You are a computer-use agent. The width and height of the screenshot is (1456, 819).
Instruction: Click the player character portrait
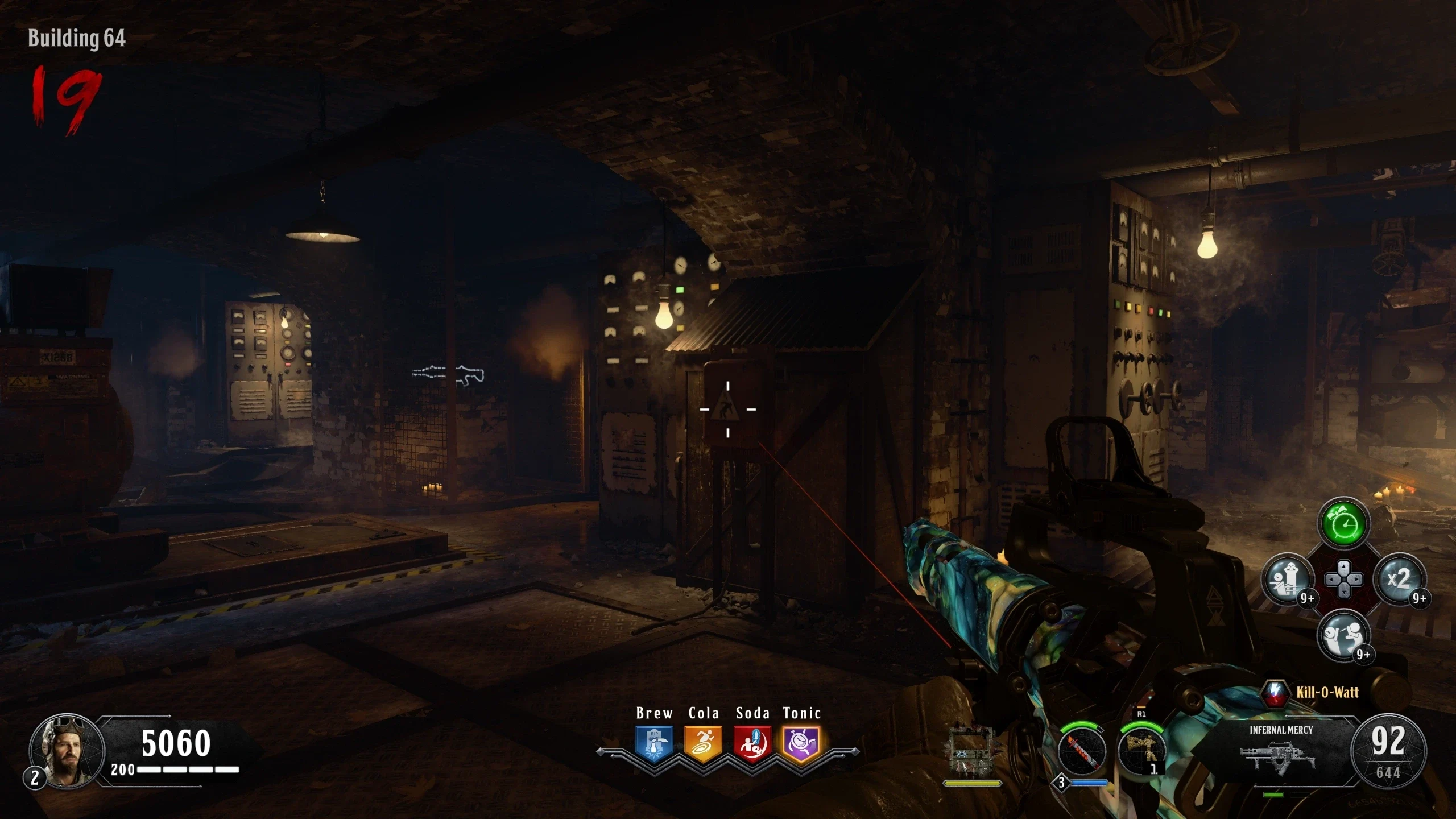(x=67, y=750)
